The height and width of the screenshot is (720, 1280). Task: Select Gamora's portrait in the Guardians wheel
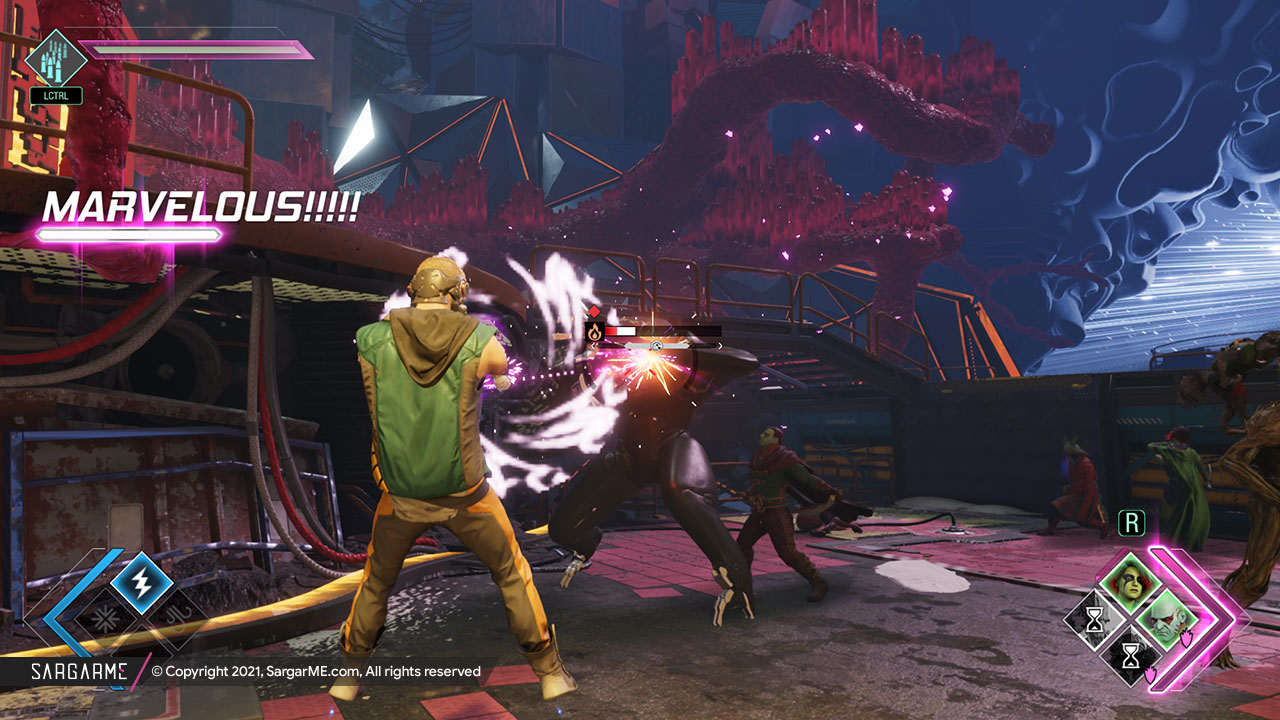pyautogui.click(x=1130, y=584)
